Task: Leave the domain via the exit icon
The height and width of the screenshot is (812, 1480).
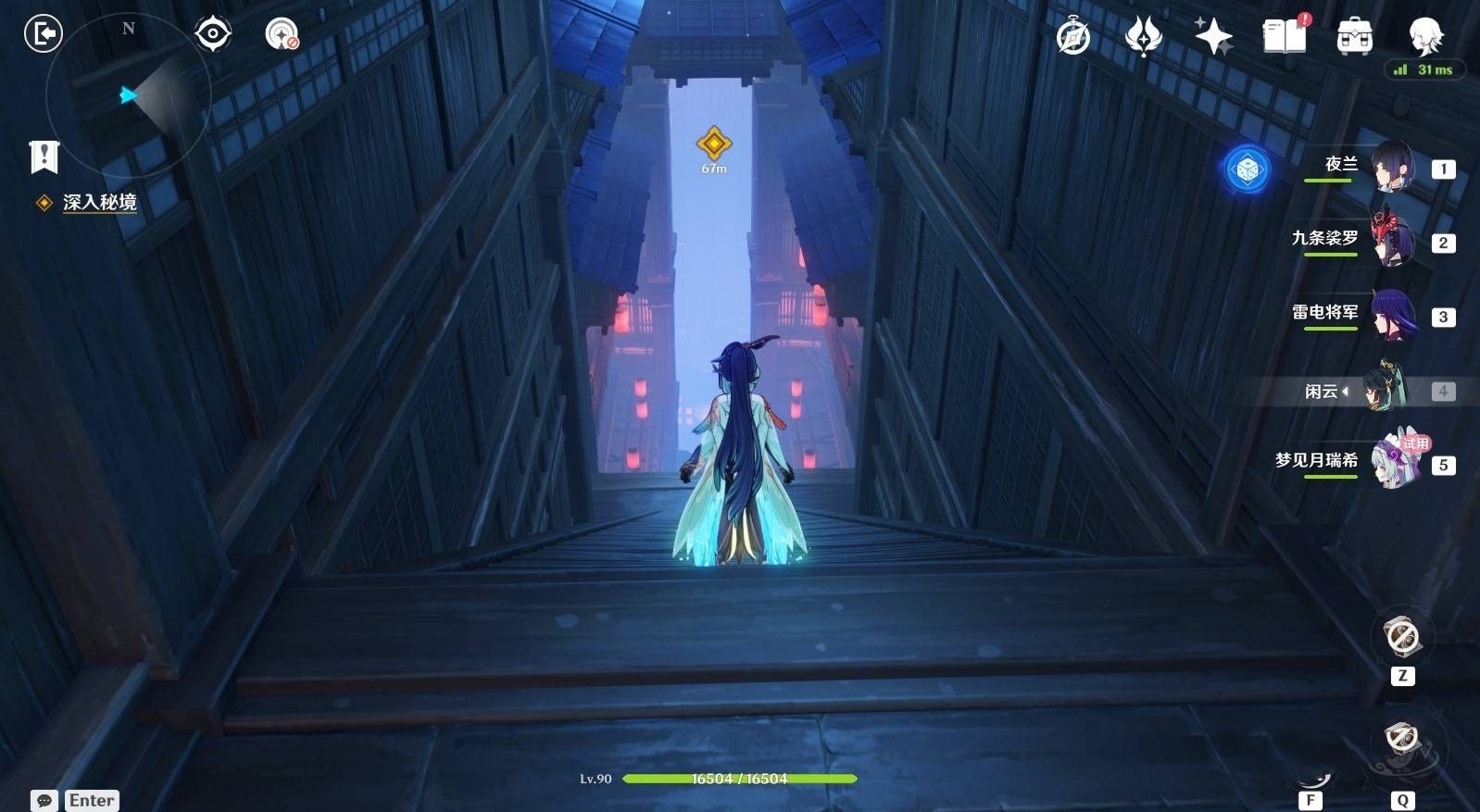Action: coord(43,34)
